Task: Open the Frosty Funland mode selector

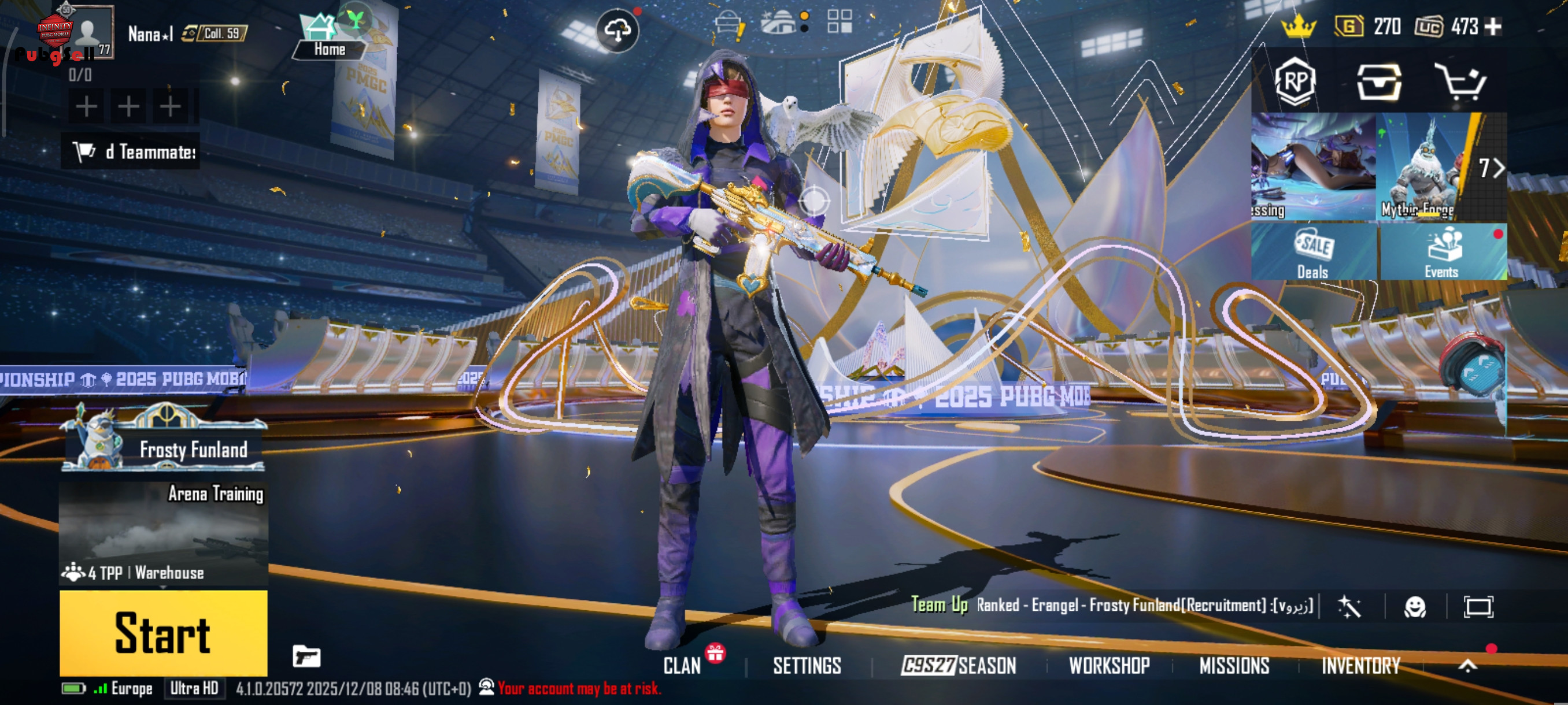Action: (163, 439)
